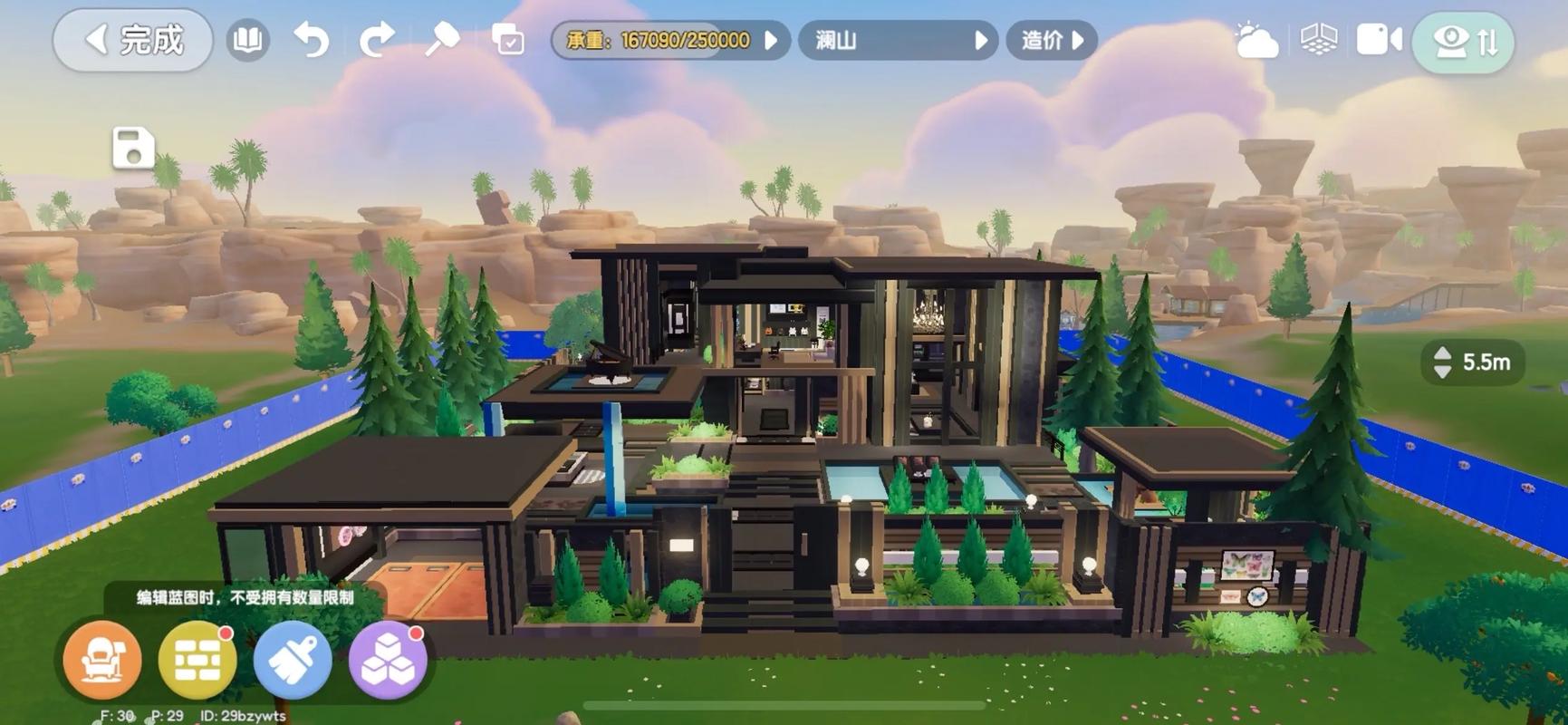Select the blue paintbrush tool
Screen dimensions: 1568x725
coord(293,660)
